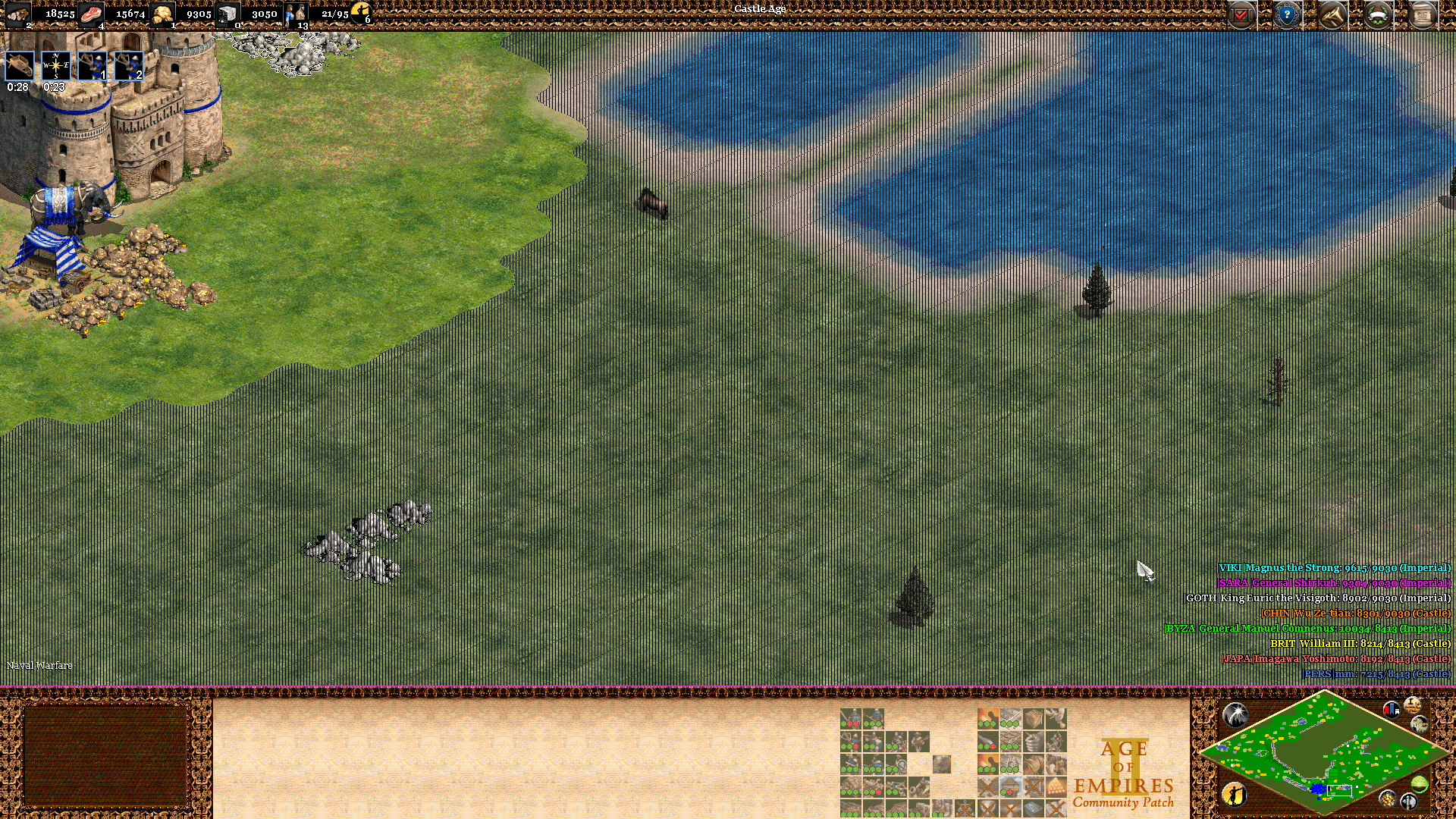Click the idle villager counter at top
The height and width of the screenshot is (819, 1456).
(361, 12)
